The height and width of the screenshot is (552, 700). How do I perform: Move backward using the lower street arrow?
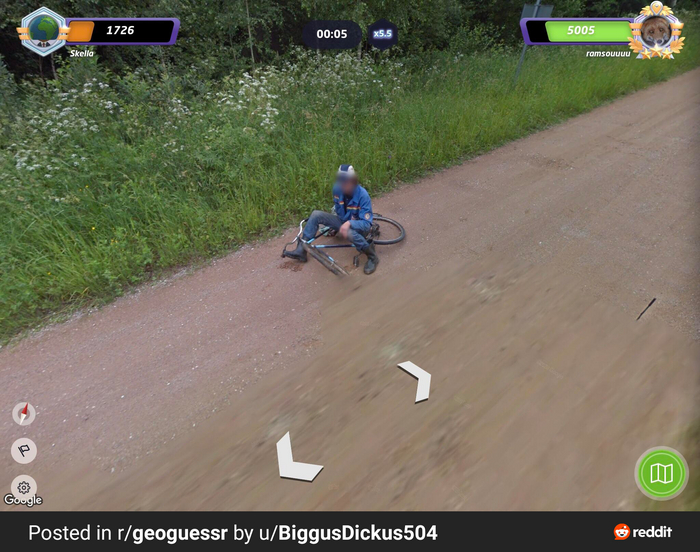coord(295,459)
